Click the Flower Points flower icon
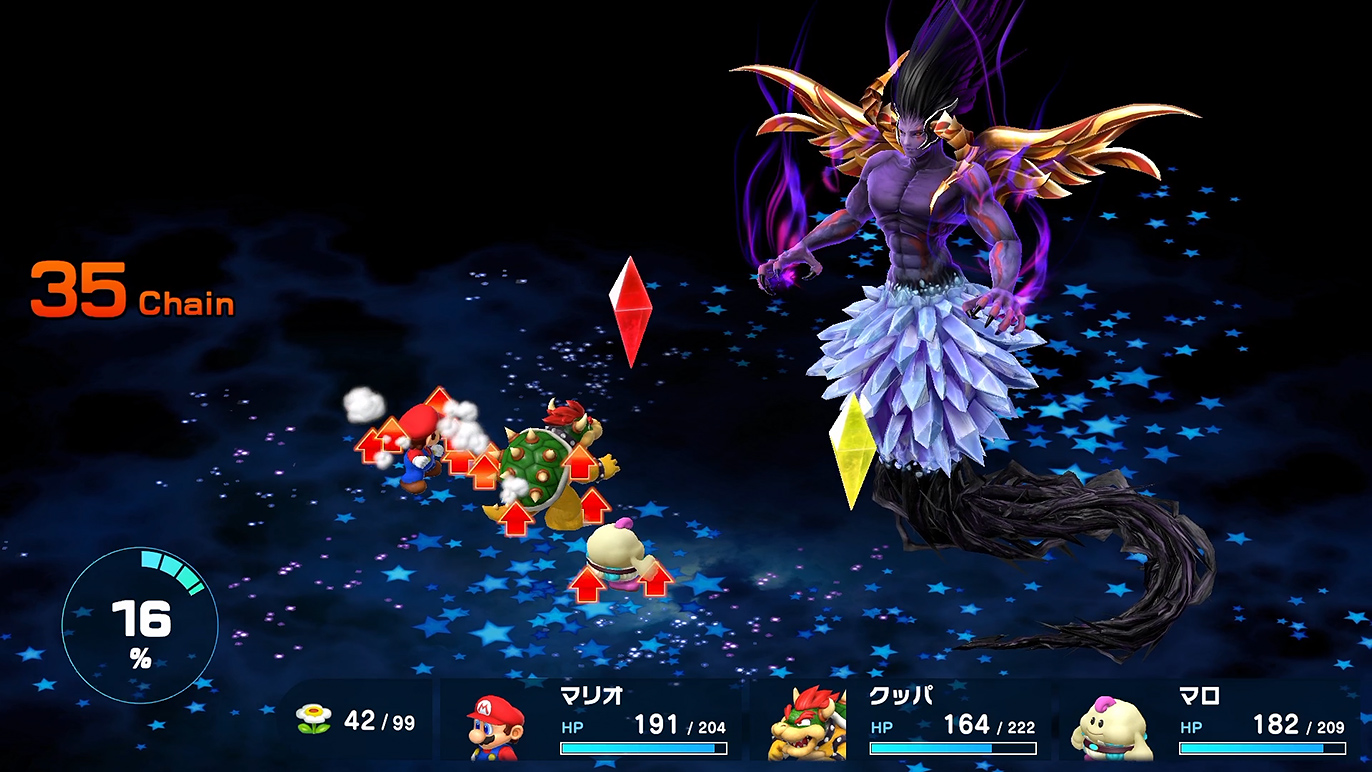 pos(314,720)
